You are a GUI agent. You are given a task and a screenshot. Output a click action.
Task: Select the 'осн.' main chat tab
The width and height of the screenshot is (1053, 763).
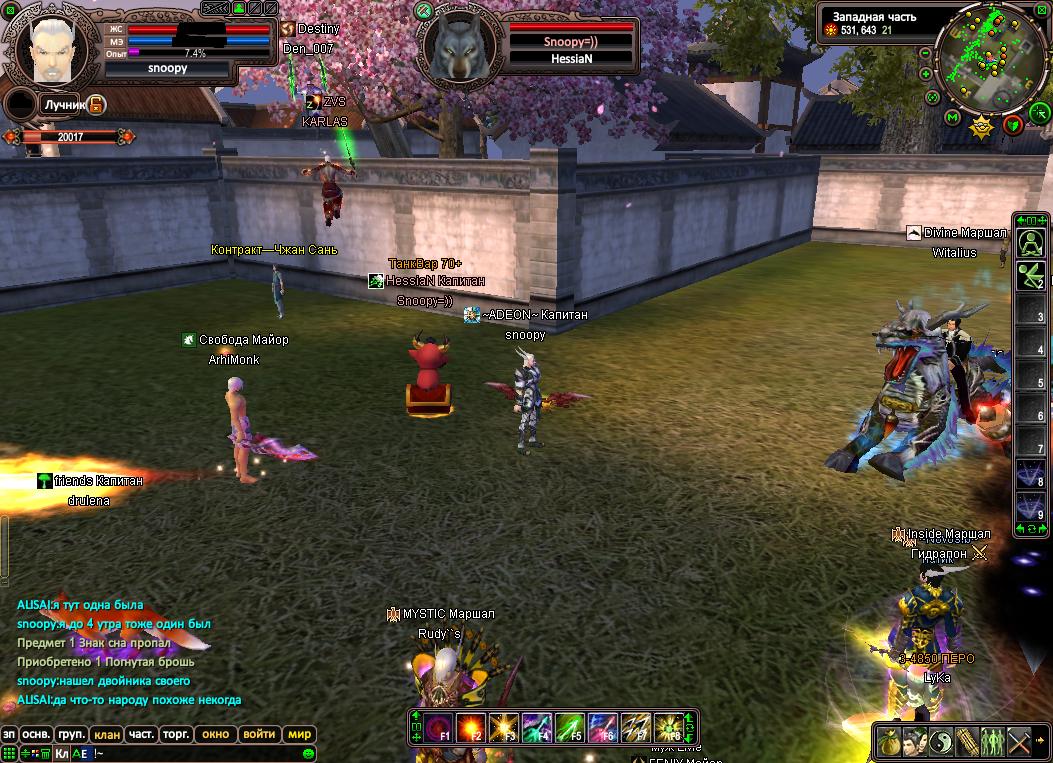37,734
